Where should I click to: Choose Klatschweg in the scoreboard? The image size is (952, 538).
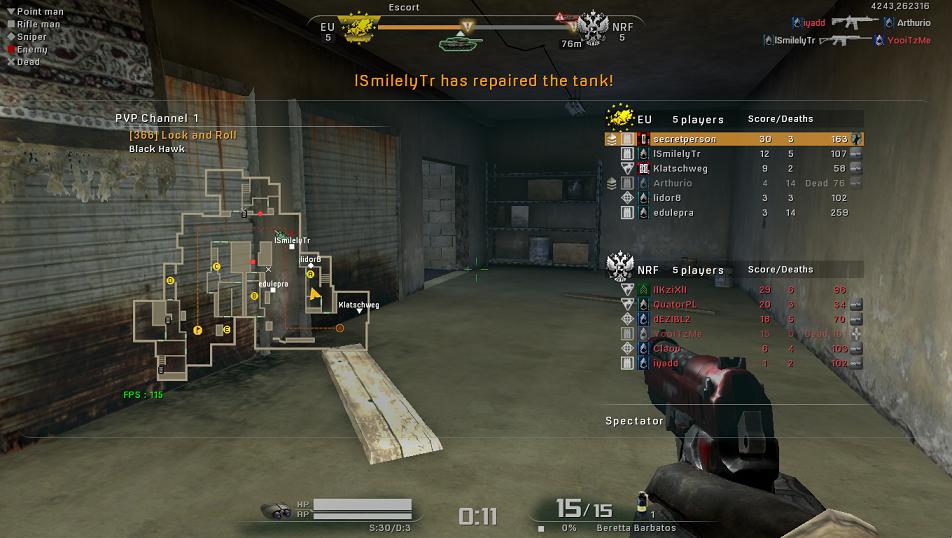(733, 169)
